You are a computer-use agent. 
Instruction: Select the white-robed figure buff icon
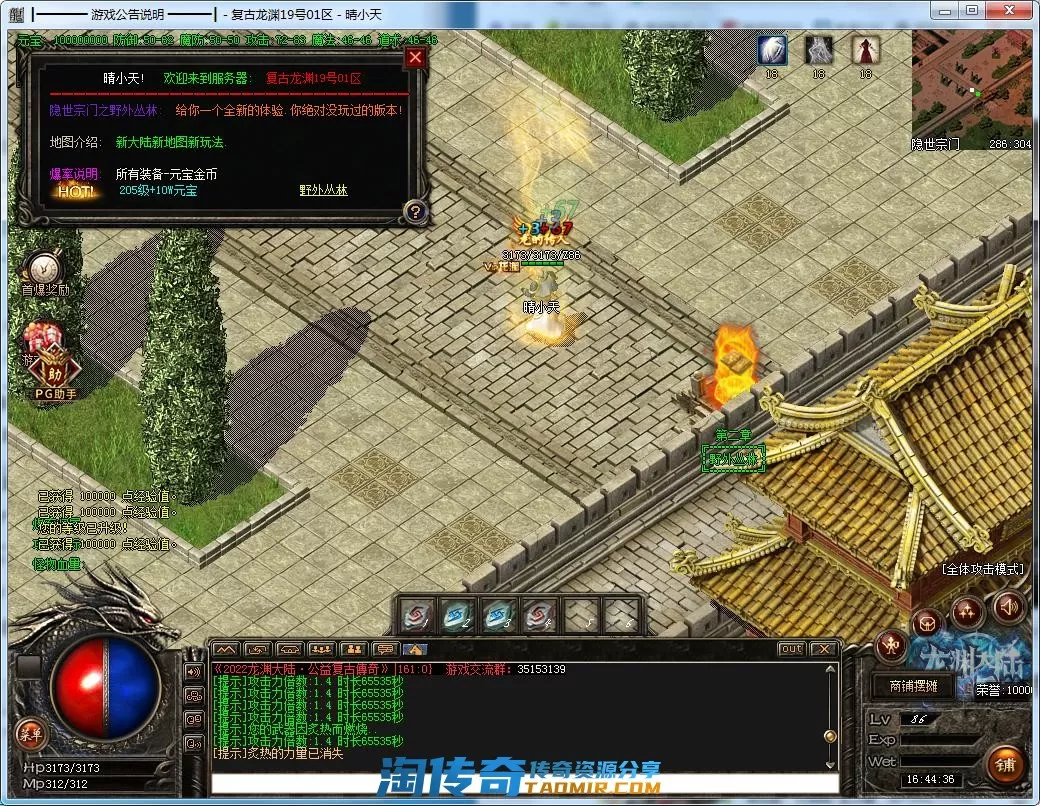tap(819, 50)
